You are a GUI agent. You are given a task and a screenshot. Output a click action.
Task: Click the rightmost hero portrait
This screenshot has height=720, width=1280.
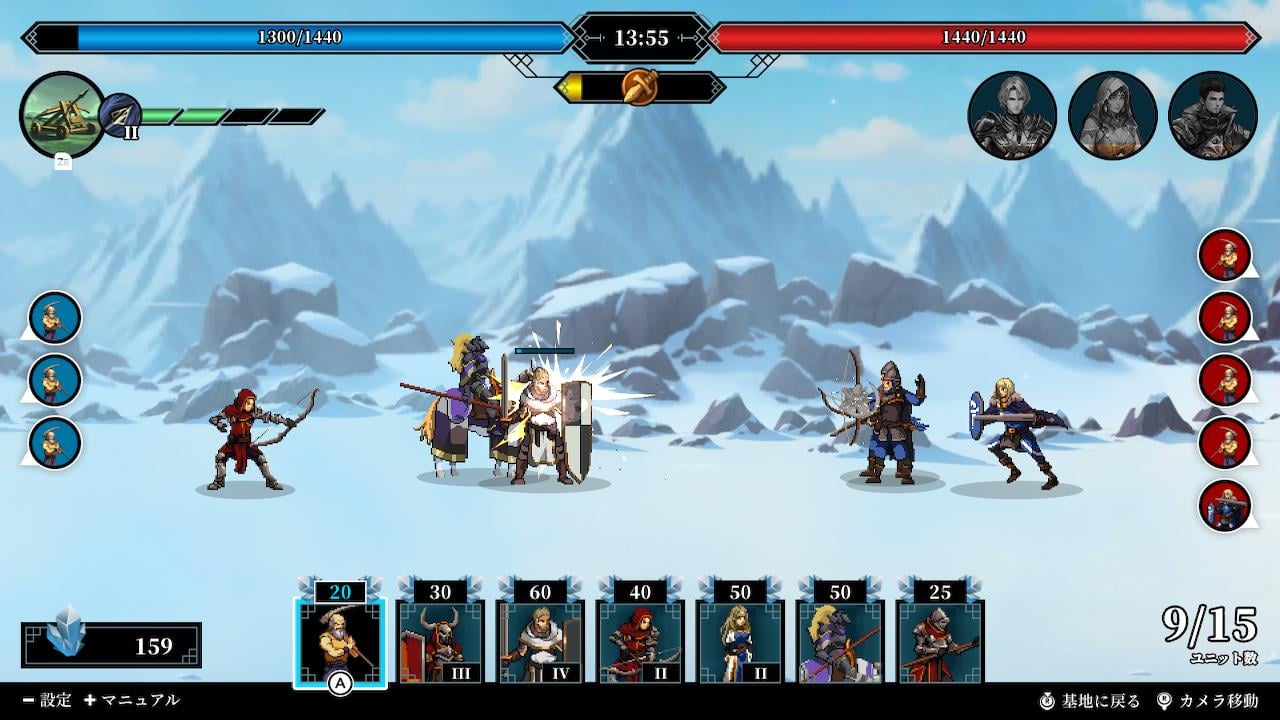point(1213,114)
